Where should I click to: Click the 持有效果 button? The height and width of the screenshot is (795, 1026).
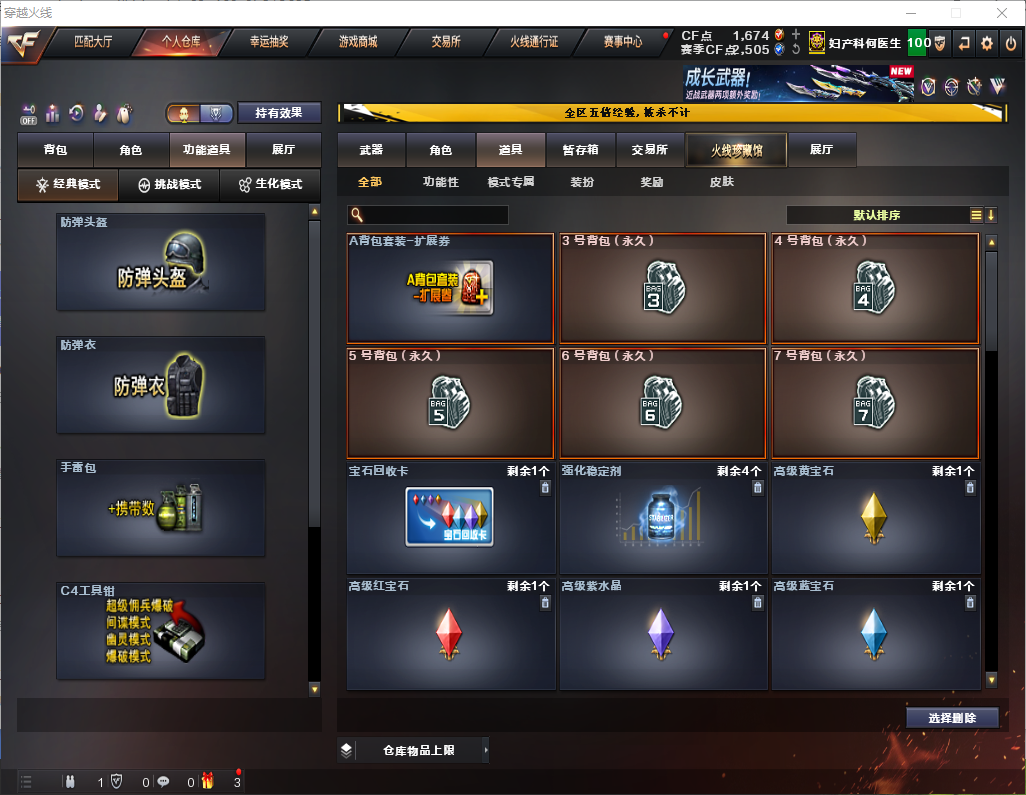coord(279,113)
